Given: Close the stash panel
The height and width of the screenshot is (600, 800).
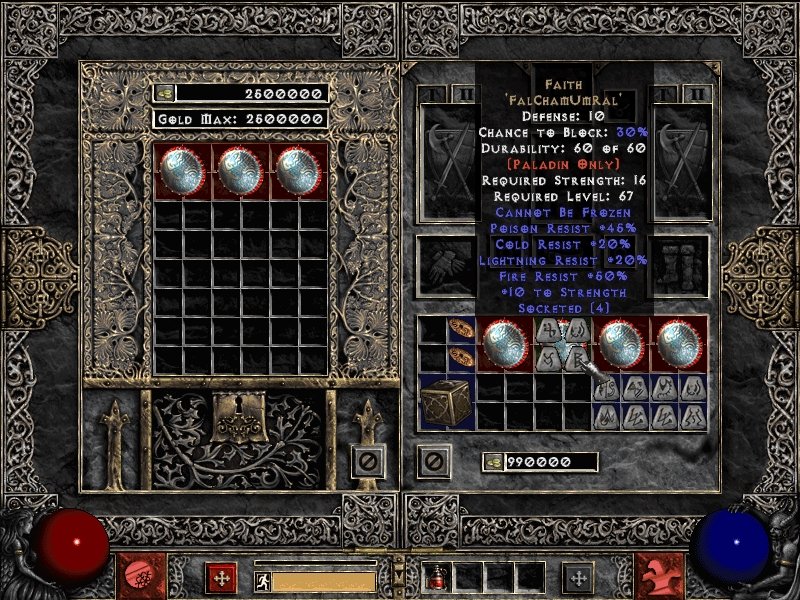Looking at the screenshot, I should [367, 461].
